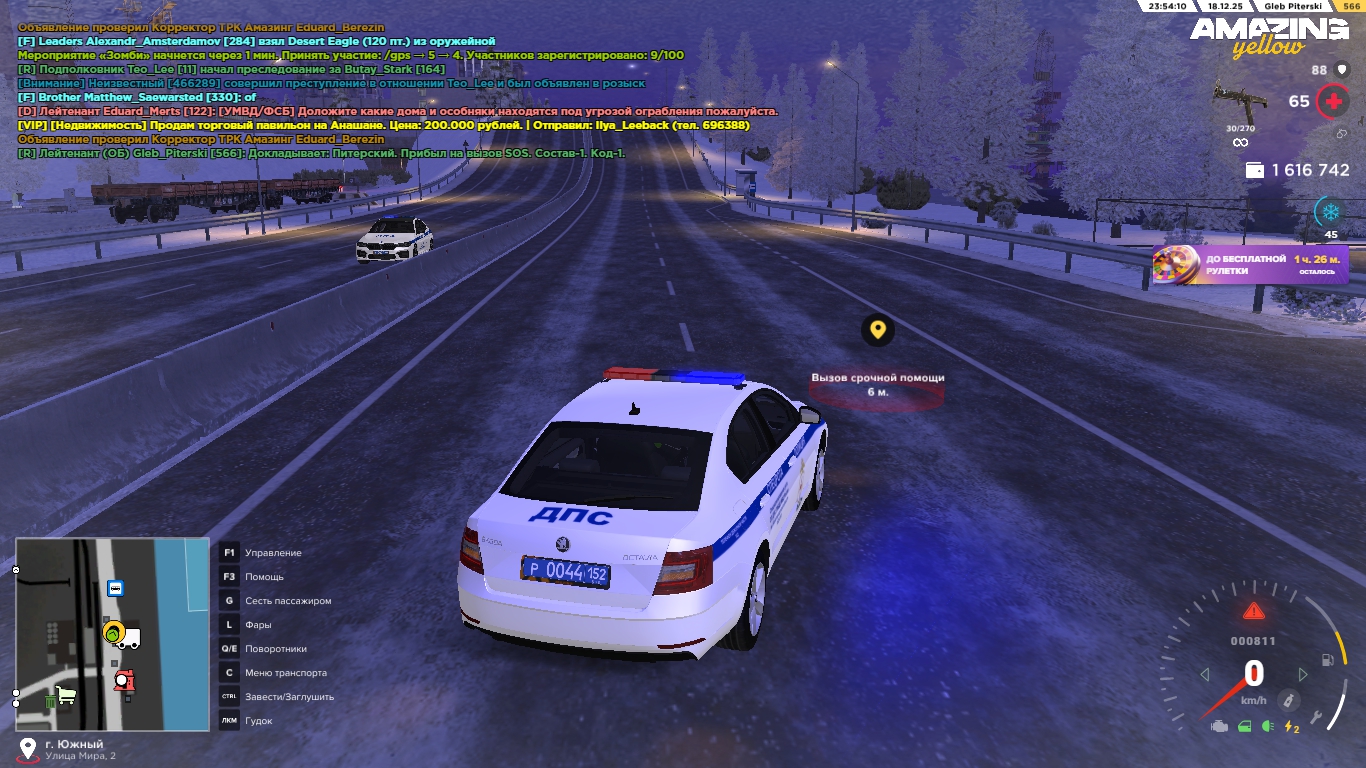Toggle the red hazard warning triangle

click(x=1253, y=611)
